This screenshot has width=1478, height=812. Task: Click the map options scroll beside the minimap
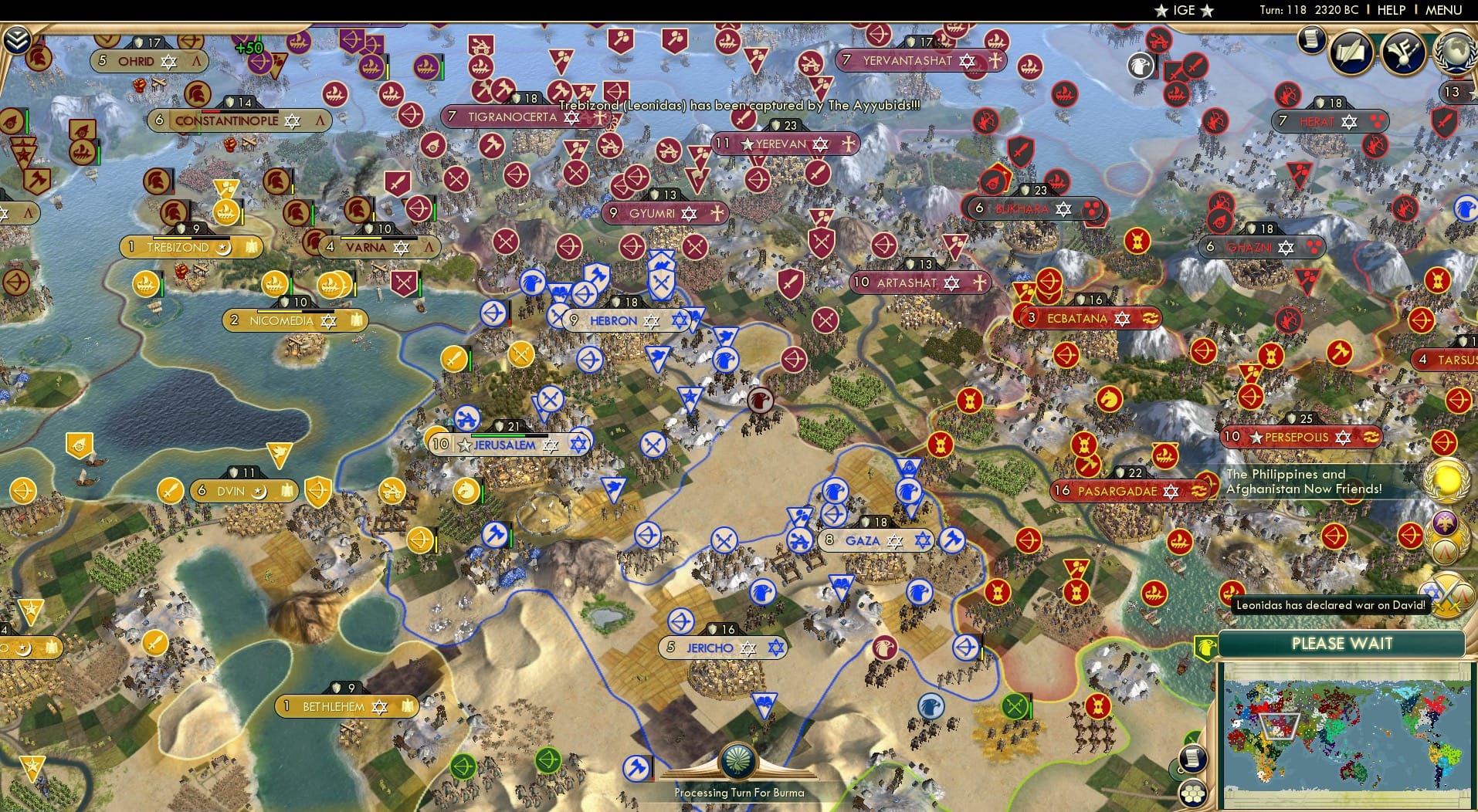click(x=1192, y=757)
